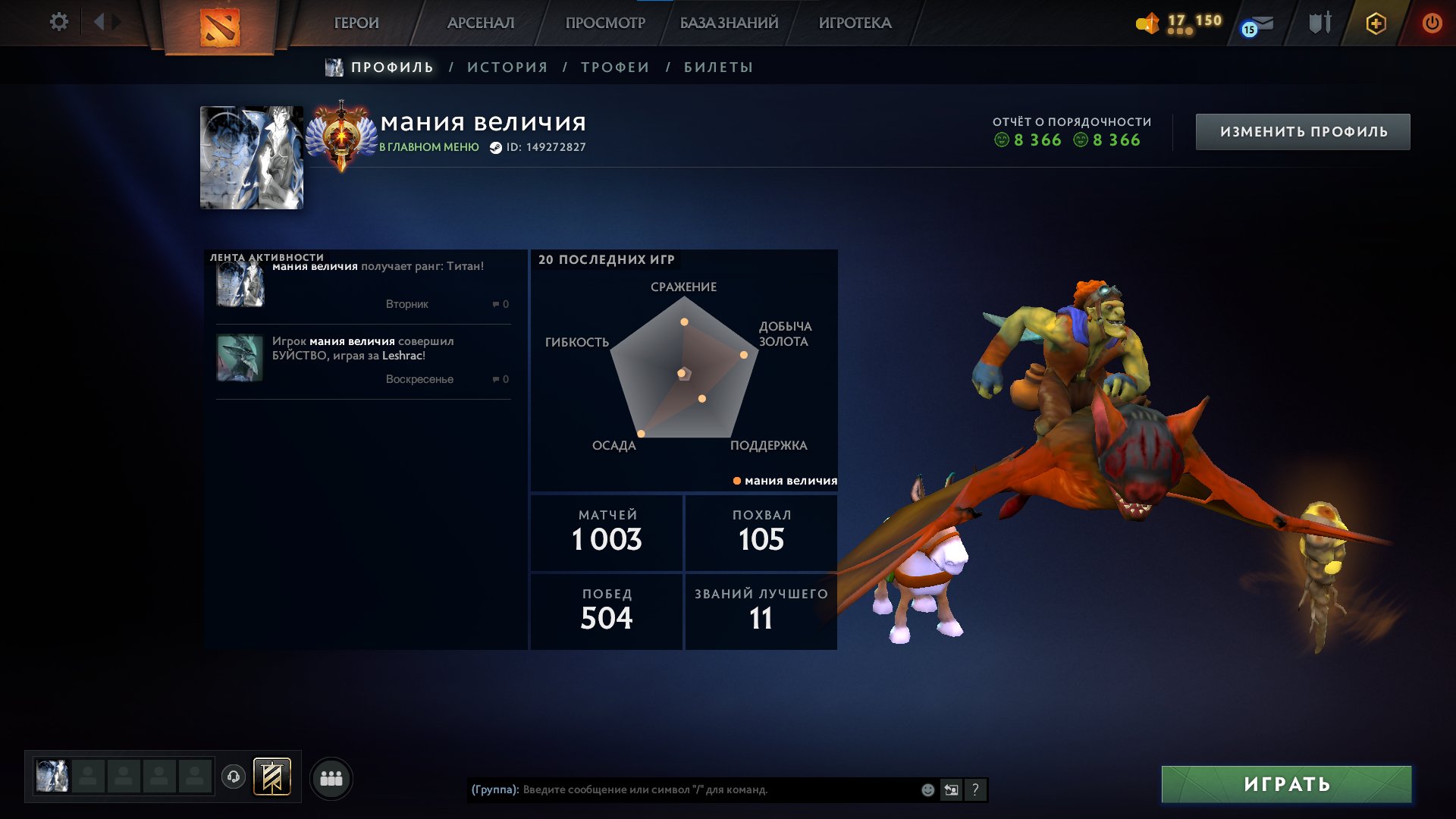Switch to the ИСТОРИЯ tab

(x=505, y=67)
